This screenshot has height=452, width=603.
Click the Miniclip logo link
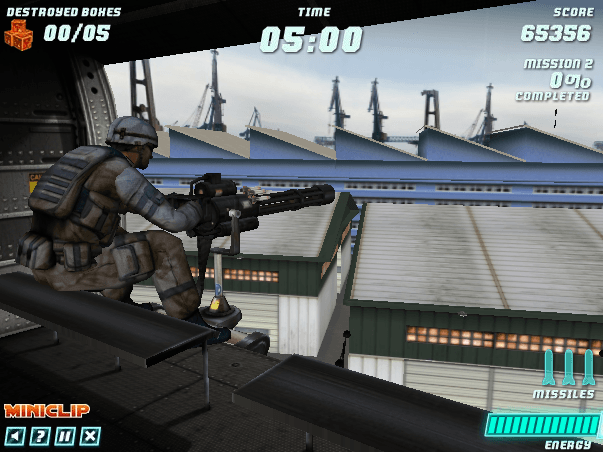pos(47,411)
